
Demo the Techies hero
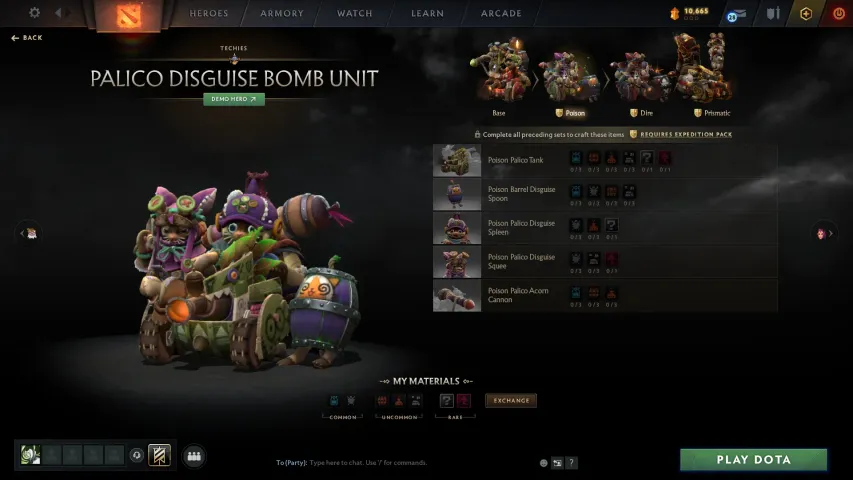point(234,99)
